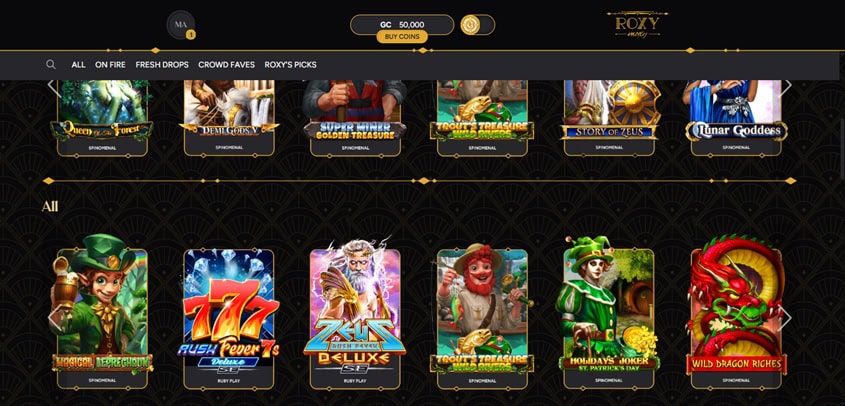Screen dimensions: 845x406
Task: Switch to the All games tab
Action: click(78, 65)
